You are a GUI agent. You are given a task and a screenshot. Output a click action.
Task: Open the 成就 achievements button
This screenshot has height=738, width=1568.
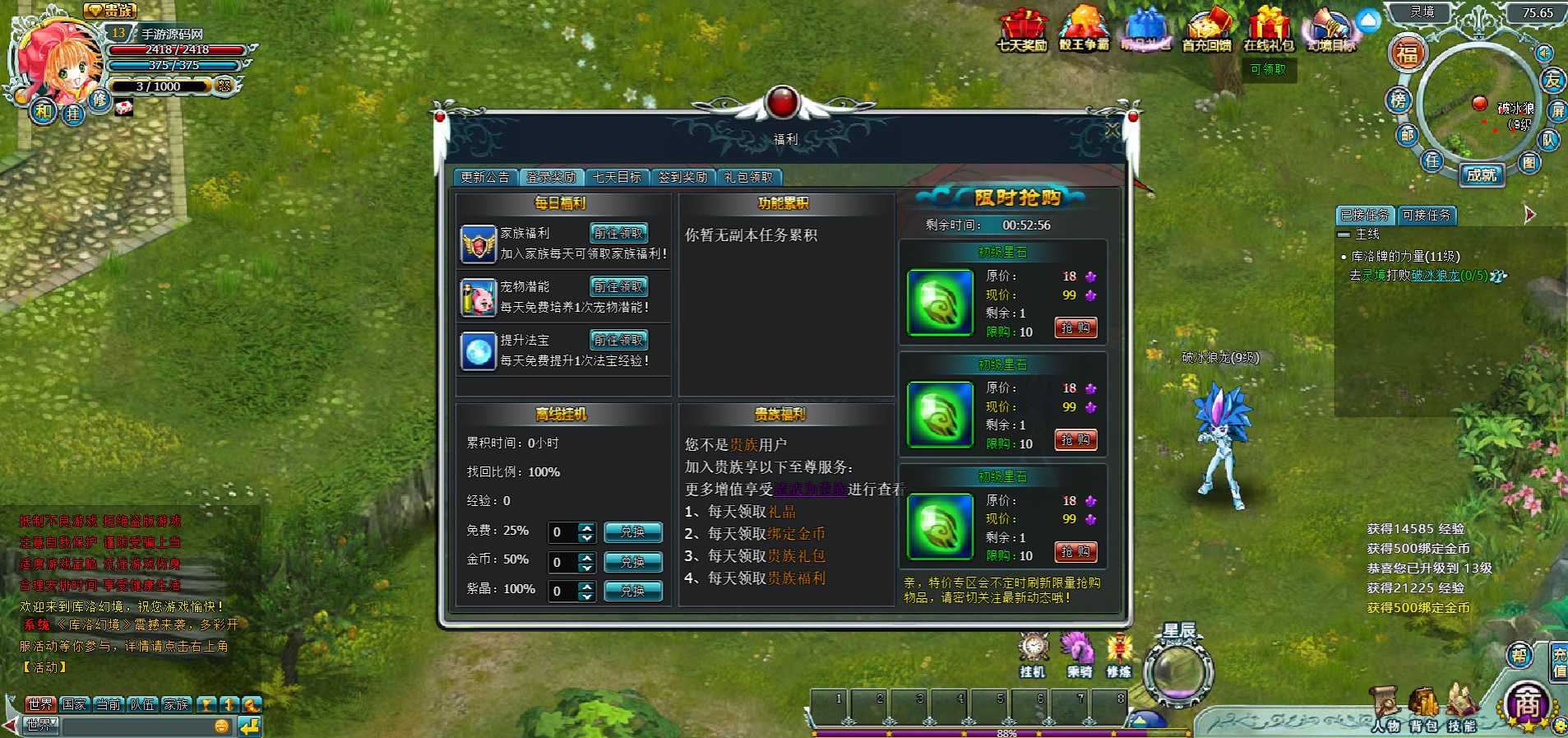click(1482, 175)
